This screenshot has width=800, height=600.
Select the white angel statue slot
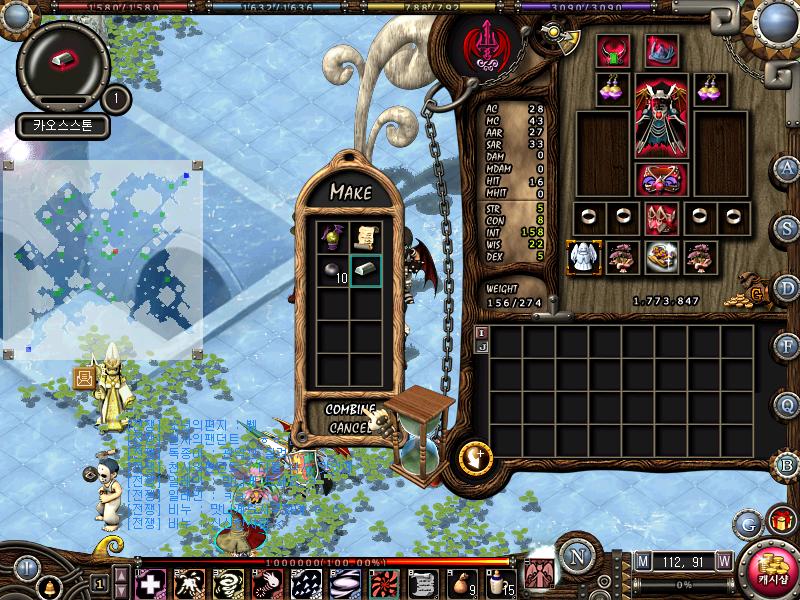582,257
